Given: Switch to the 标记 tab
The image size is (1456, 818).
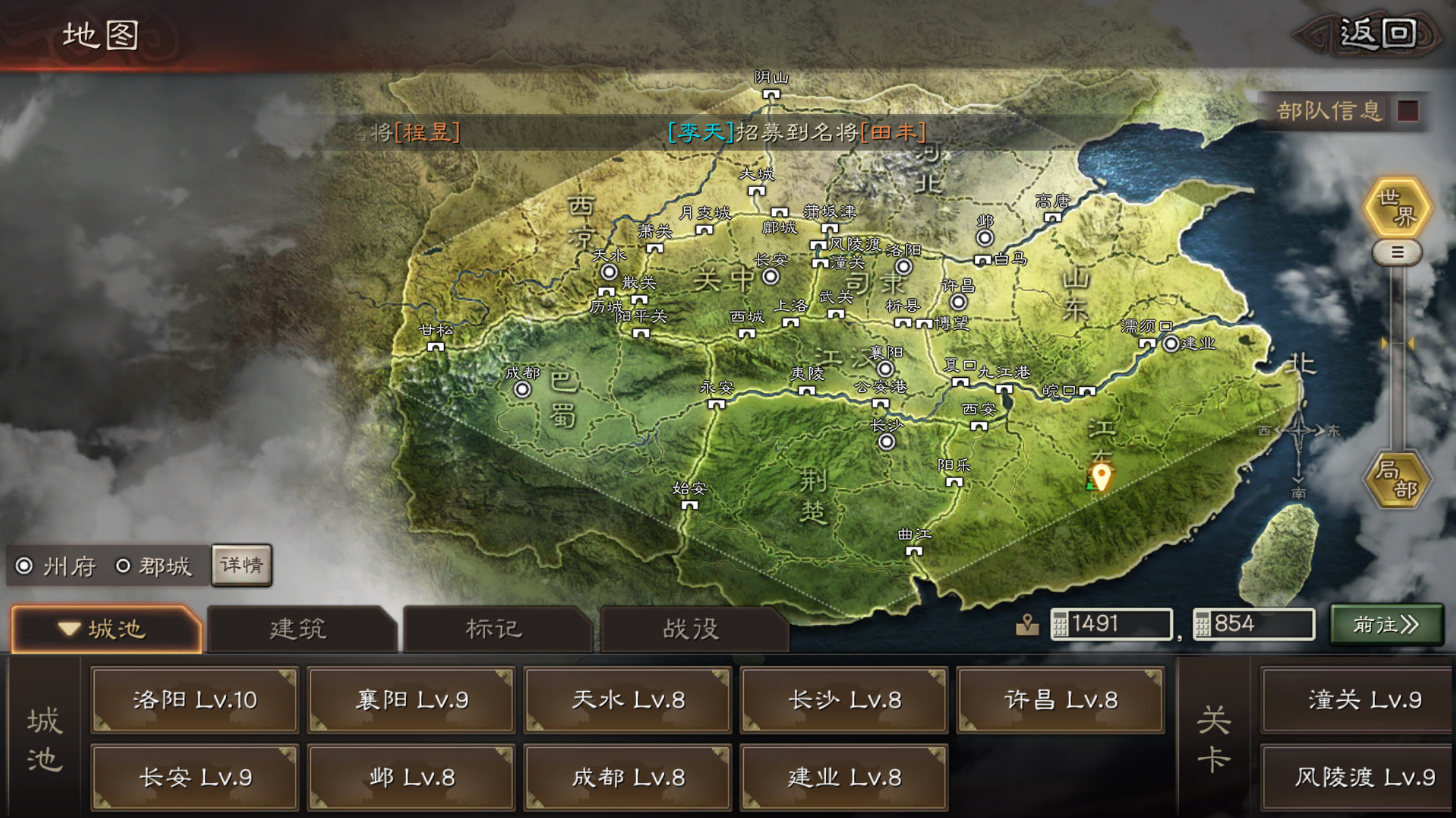Looking at the screenshot, I should tap(494, 629).
